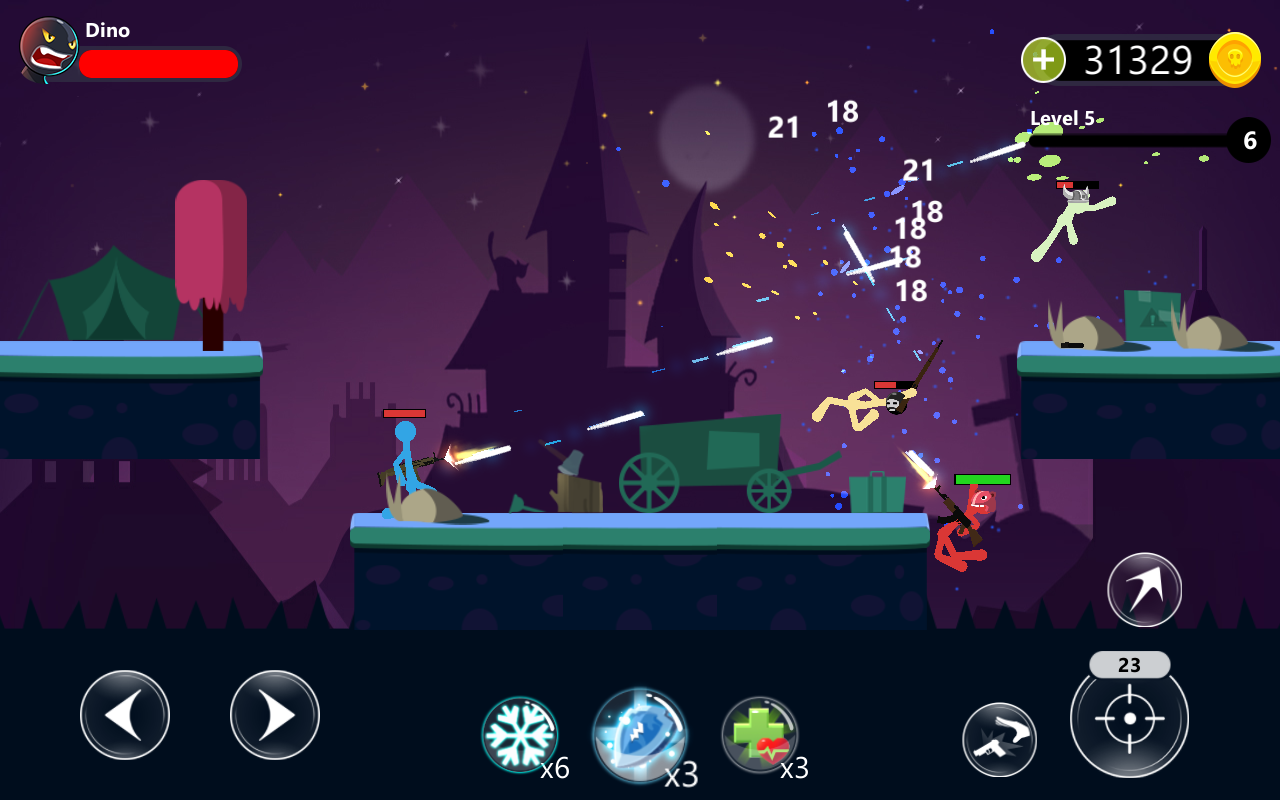Activate the freeze snowflake skill
Image resolution: width=1280 pixels, height=800 pixels.
[x=520, y=733]
